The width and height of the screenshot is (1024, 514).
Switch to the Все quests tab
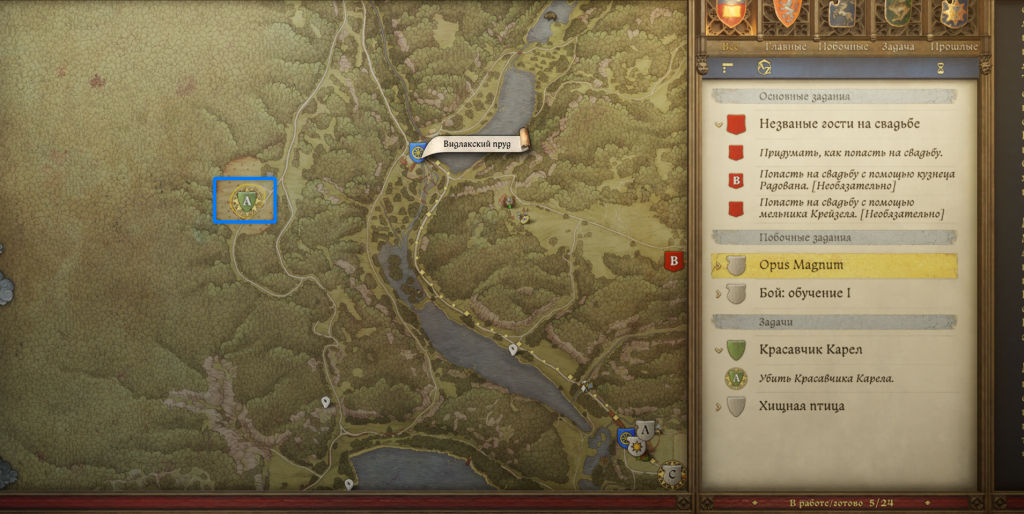pos(730,46)
